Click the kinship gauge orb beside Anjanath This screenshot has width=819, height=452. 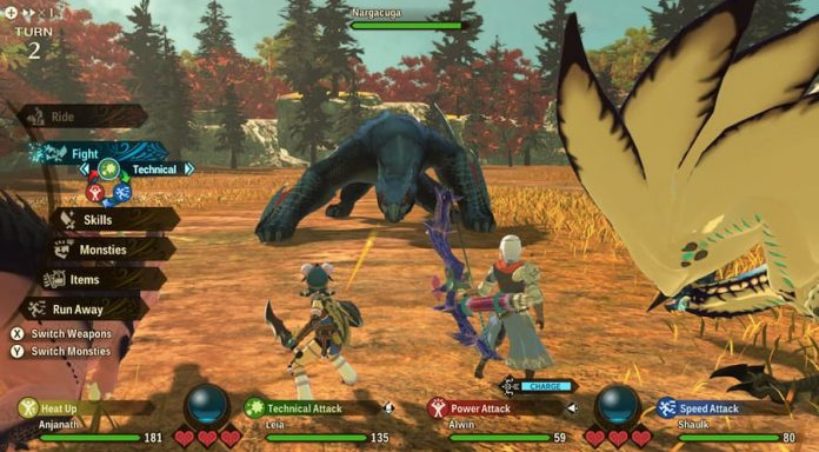coord(207,405)
